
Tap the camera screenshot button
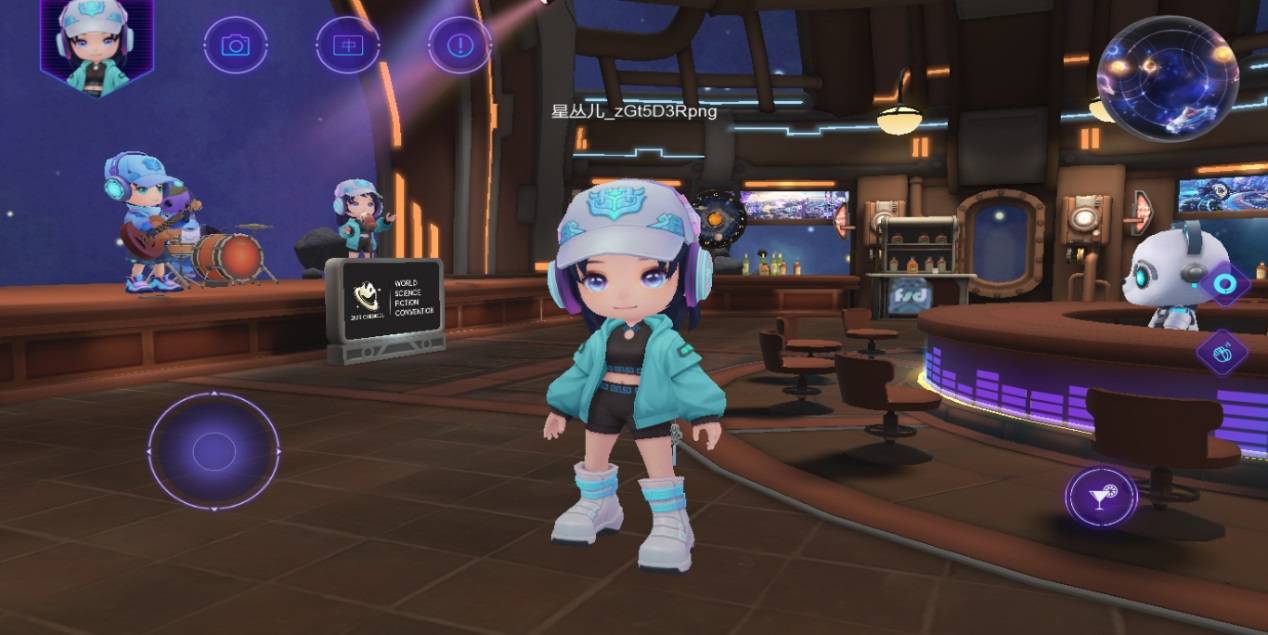235,45
